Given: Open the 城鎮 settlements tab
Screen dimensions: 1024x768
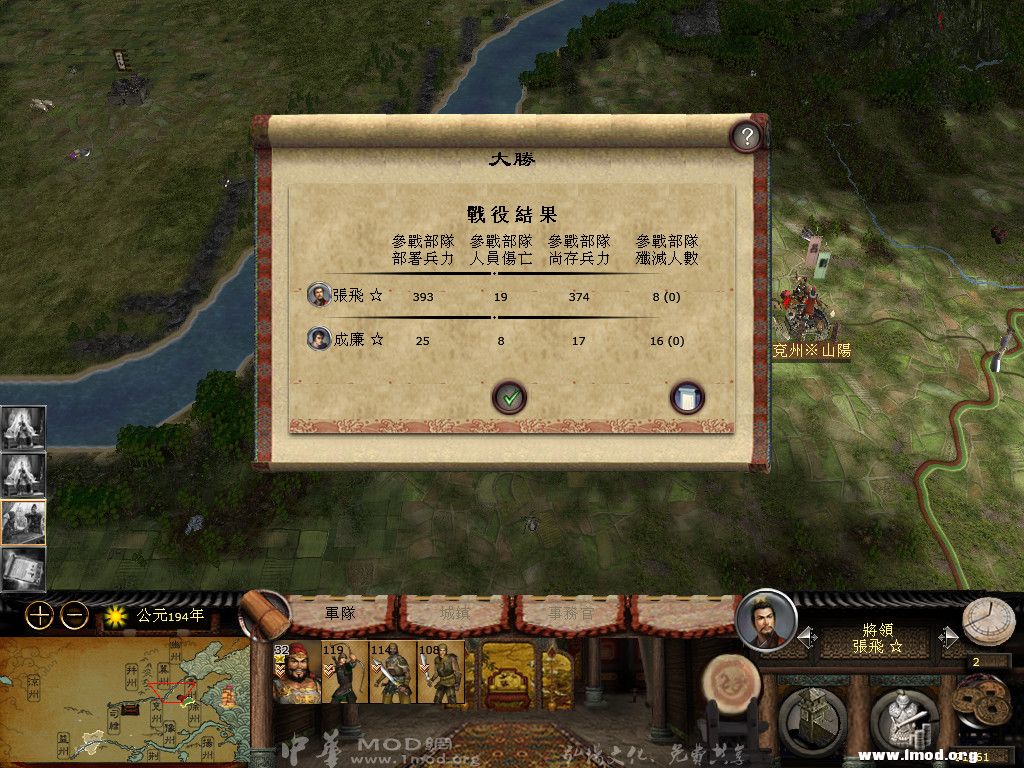Looking at the screenshot, I should (x=456, y=613).
